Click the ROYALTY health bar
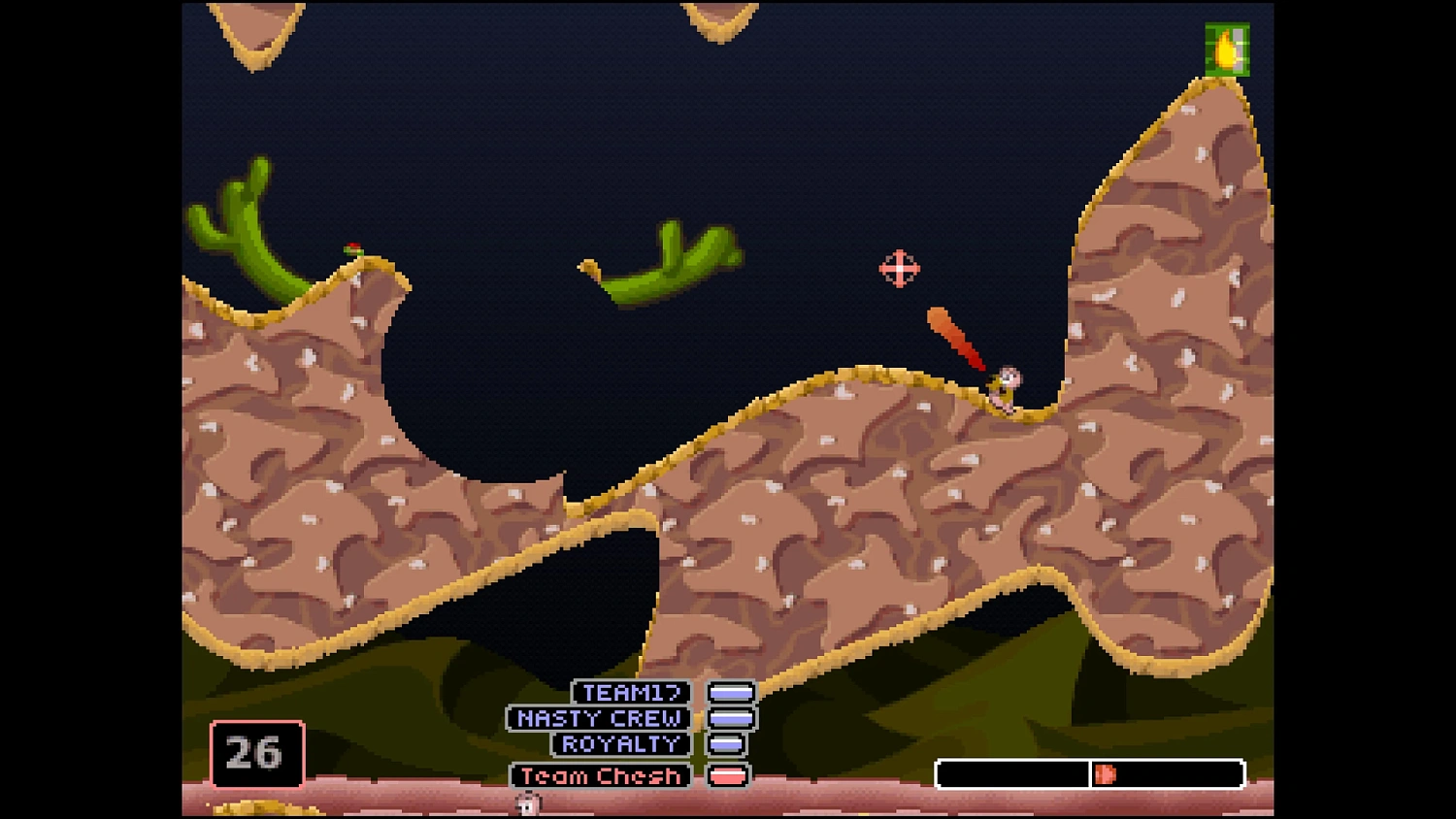Viewport: 1456px width, 819px height. (726, 744)
